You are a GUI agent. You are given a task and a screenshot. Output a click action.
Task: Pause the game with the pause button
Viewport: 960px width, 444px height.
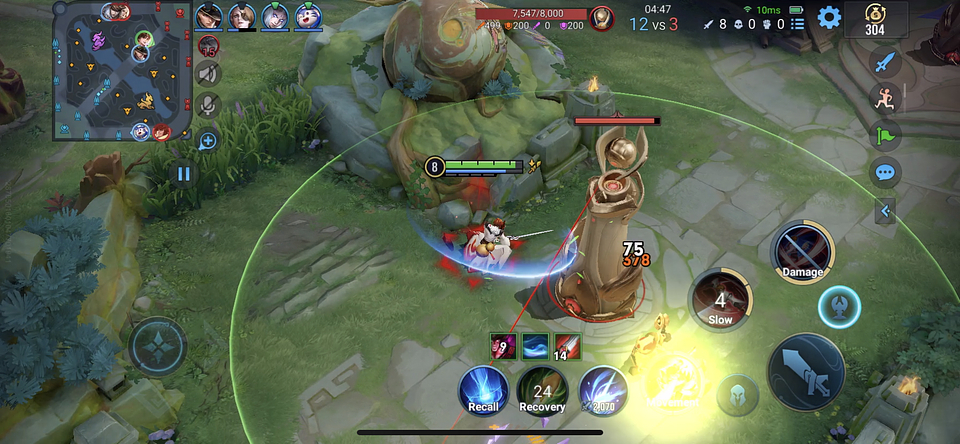pos(183,174)
